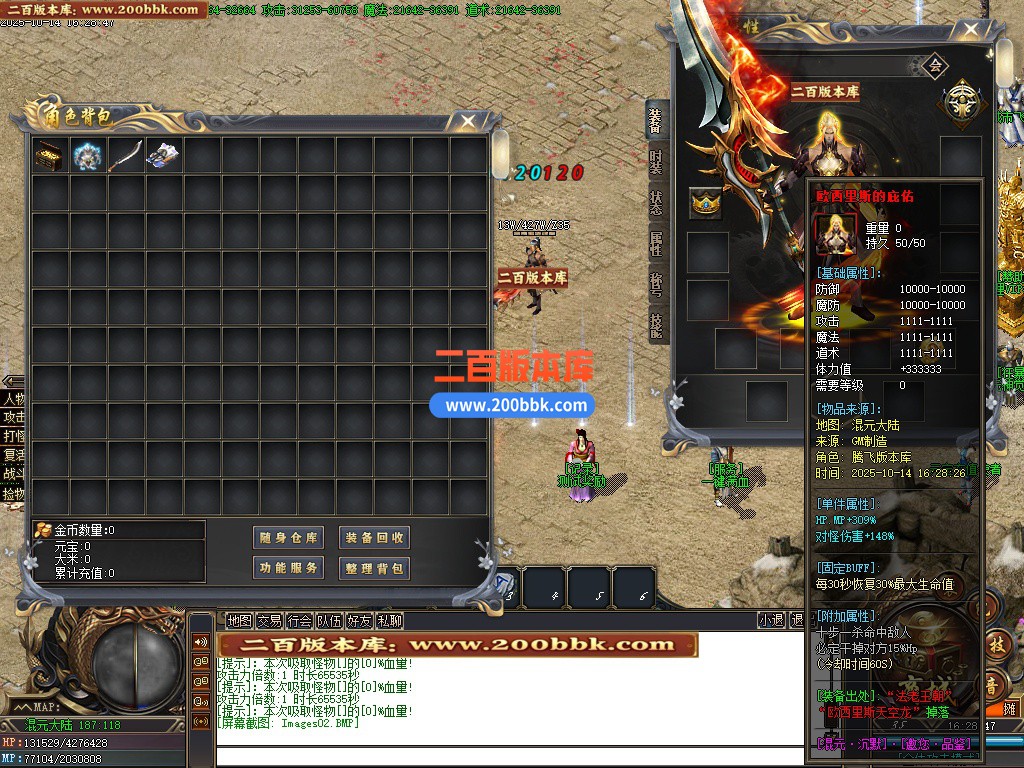
Task: Open the 功能服务 function services
Action: [288, 568]
